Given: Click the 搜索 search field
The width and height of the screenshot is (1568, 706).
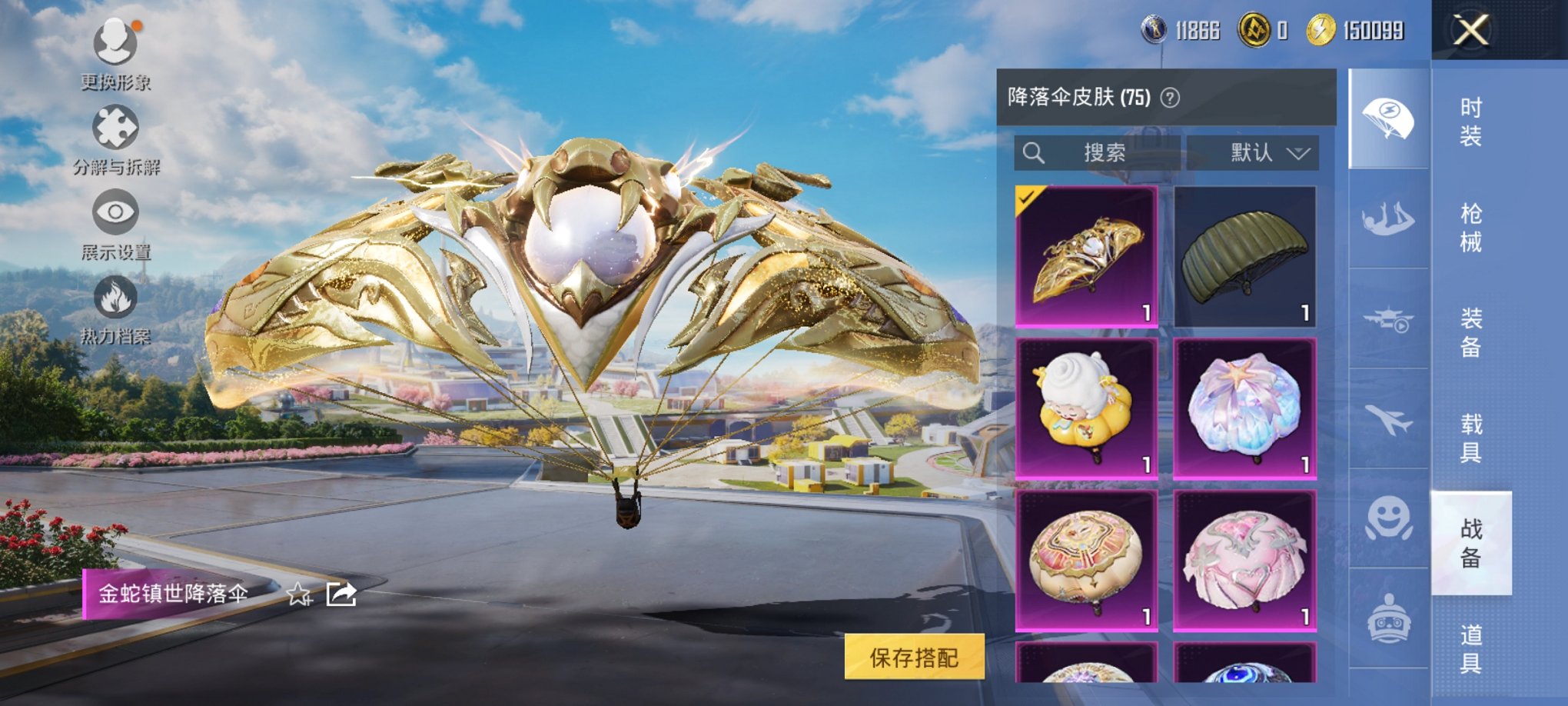Looking at the screenshot, I should (1099, 152).
